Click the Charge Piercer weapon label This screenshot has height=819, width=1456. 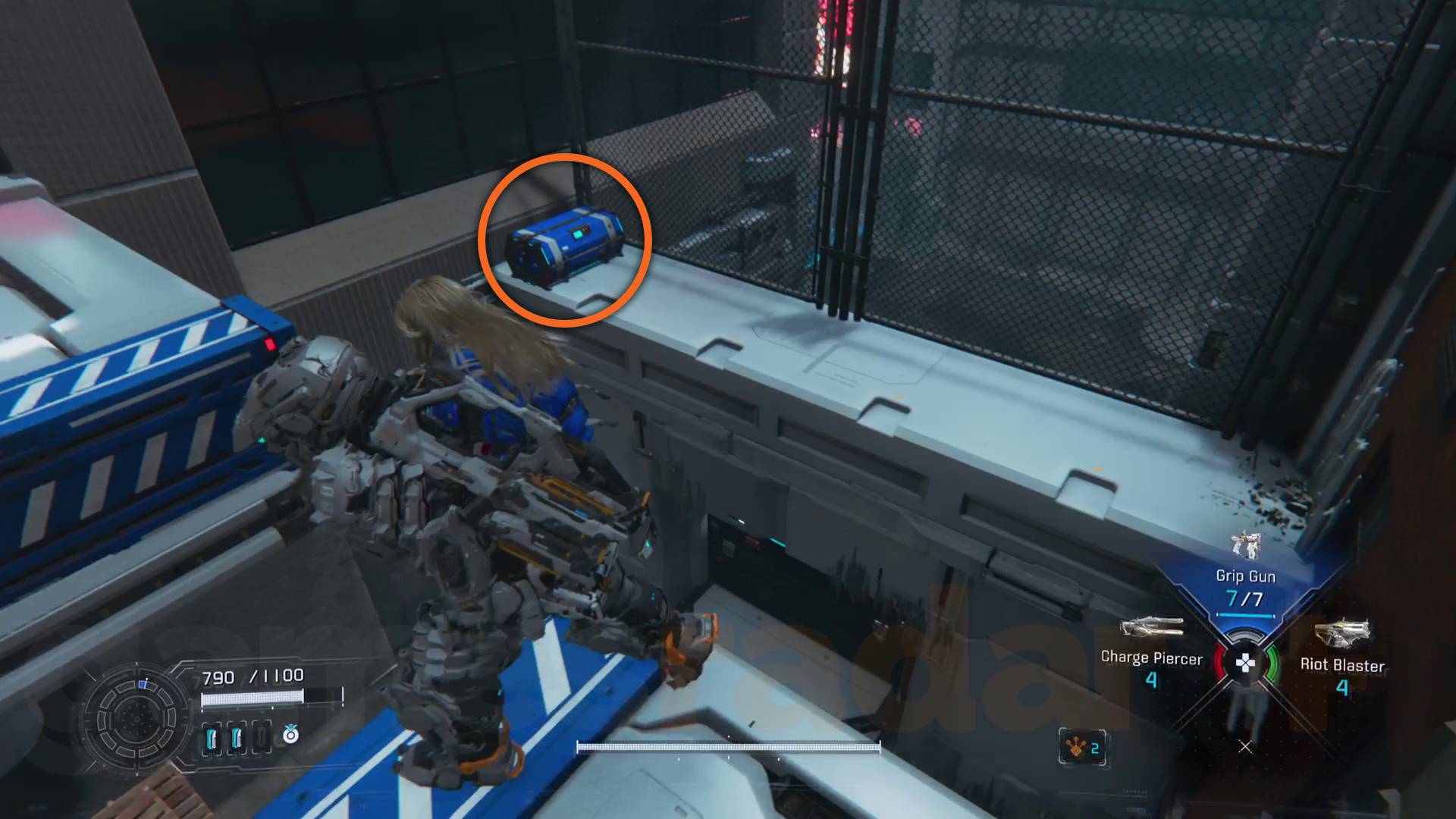(x=1152, y=659)
